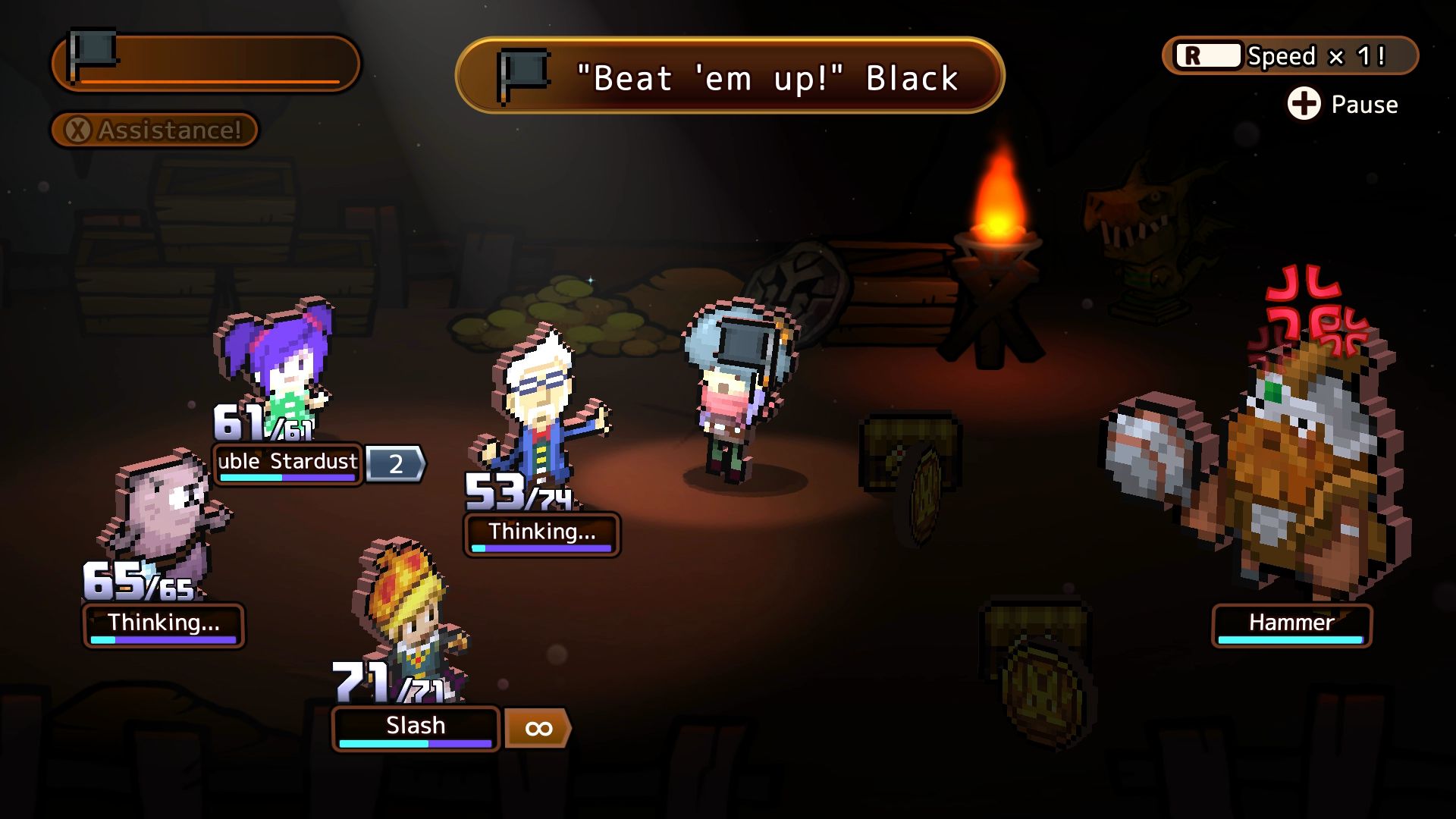Choose the Double Stardust skill panel
This screenshot has height=819, width=1456.
pyautogui.click(x=288, y=463)
